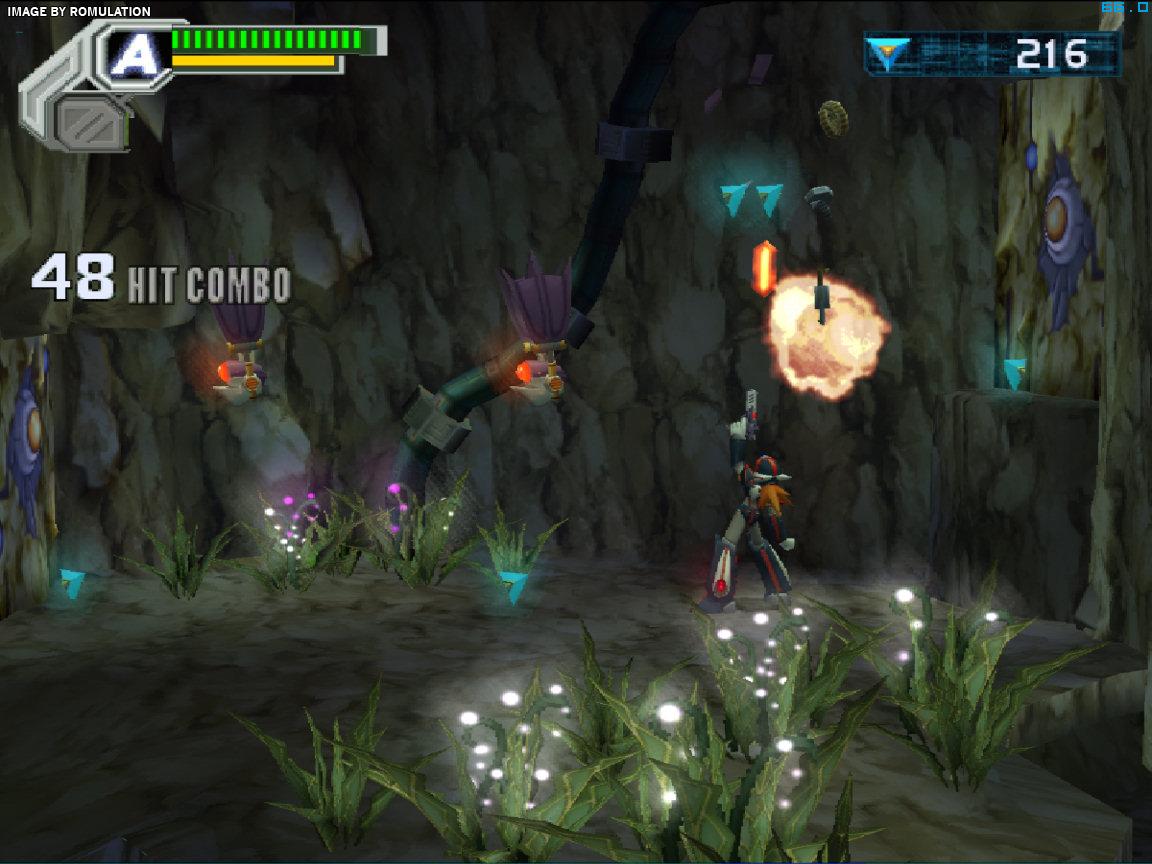Select the Axl "A" character icon

(x=131, y=54)
